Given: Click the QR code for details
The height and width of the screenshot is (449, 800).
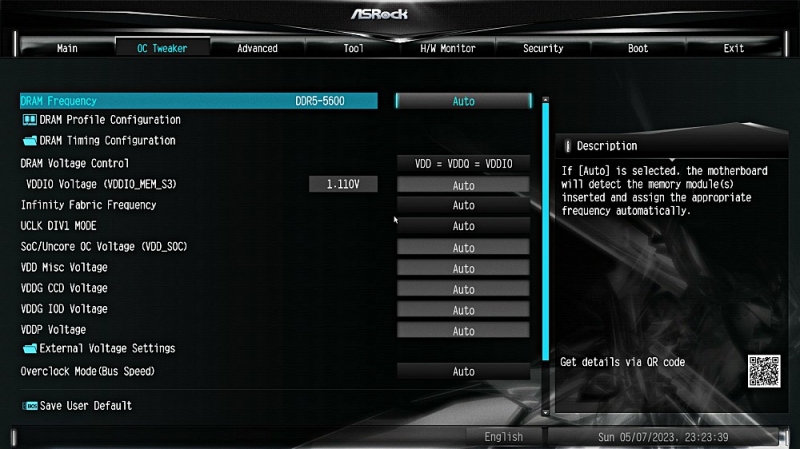Looking at the screenshot, I should (x=763, y=371).
